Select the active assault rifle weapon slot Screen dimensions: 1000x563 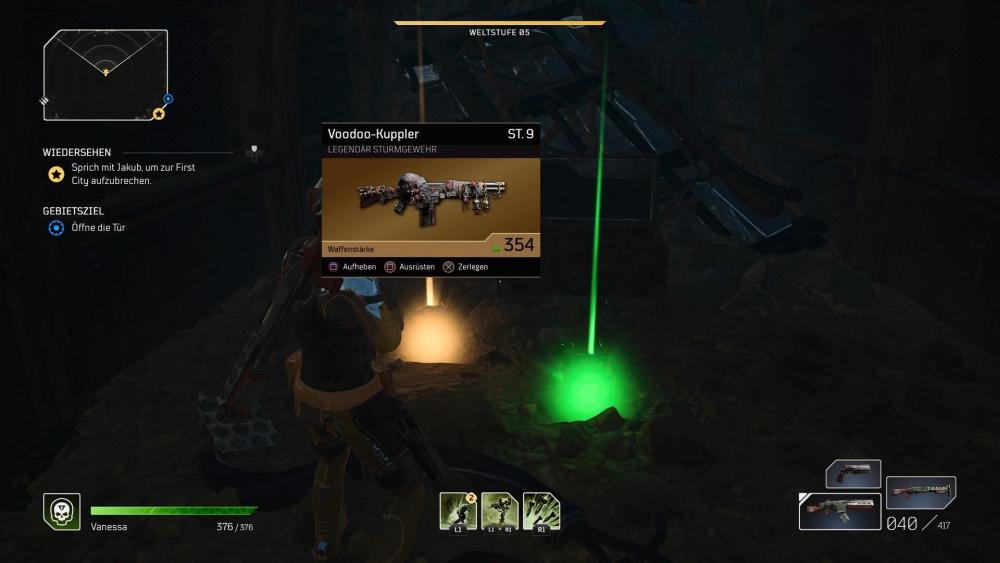point(840,510)
